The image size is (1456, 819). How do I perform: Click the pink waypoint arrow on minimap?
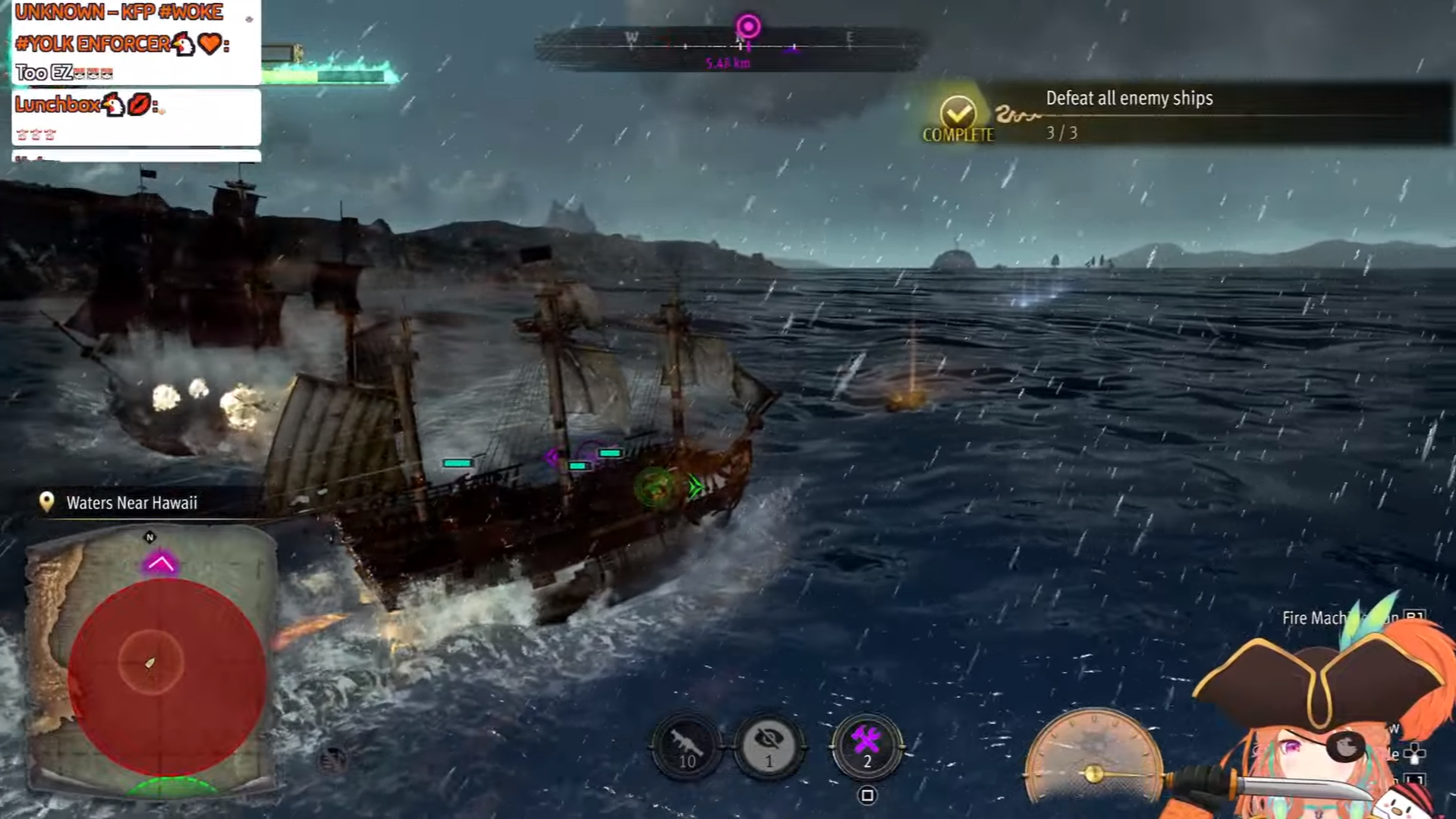(x=160, y=563)
